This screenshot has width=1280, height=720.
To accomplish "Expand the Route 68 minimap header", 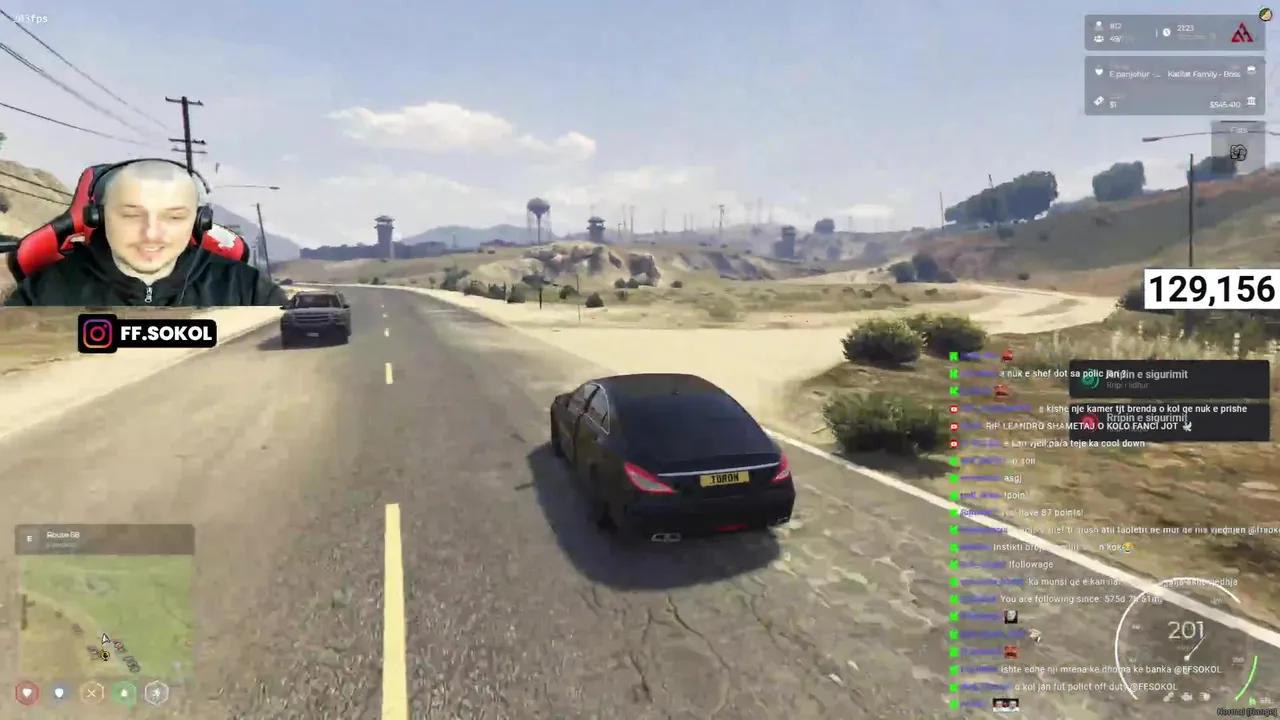I will click(x=63, y=535).
